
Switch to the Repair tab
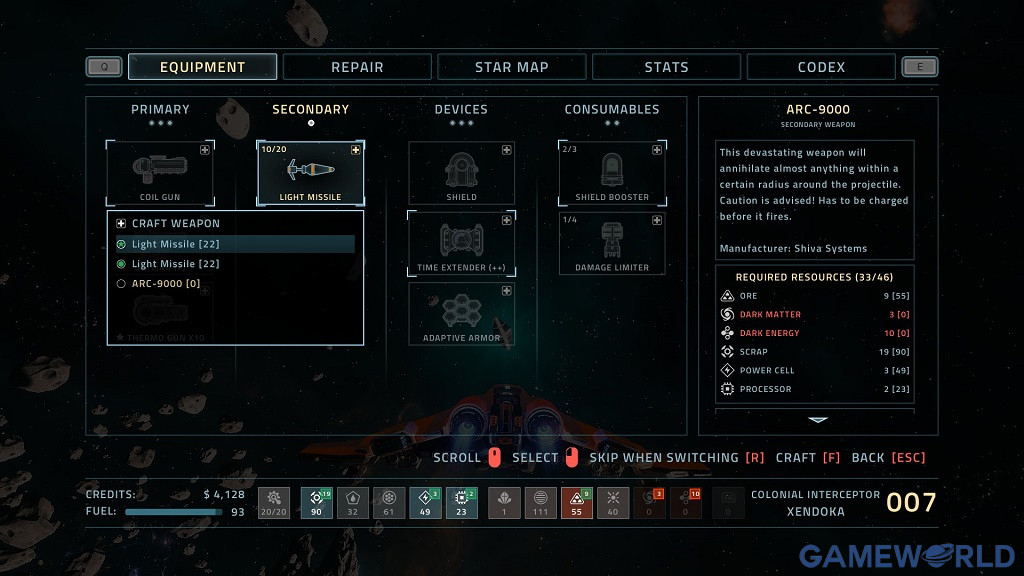357,67
